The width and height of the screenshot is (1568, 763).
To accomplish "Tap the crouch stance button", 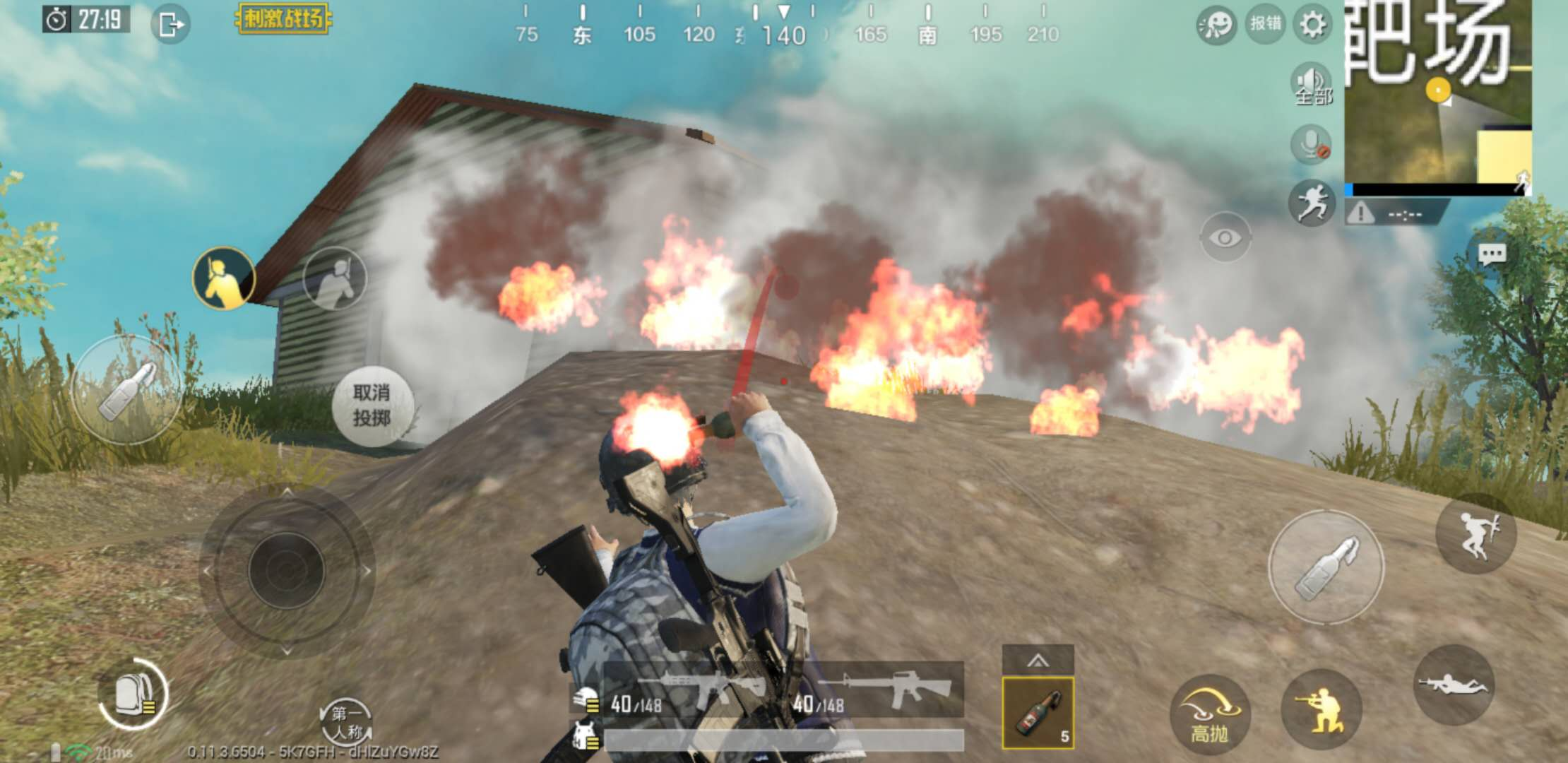I will [1321, 709].
